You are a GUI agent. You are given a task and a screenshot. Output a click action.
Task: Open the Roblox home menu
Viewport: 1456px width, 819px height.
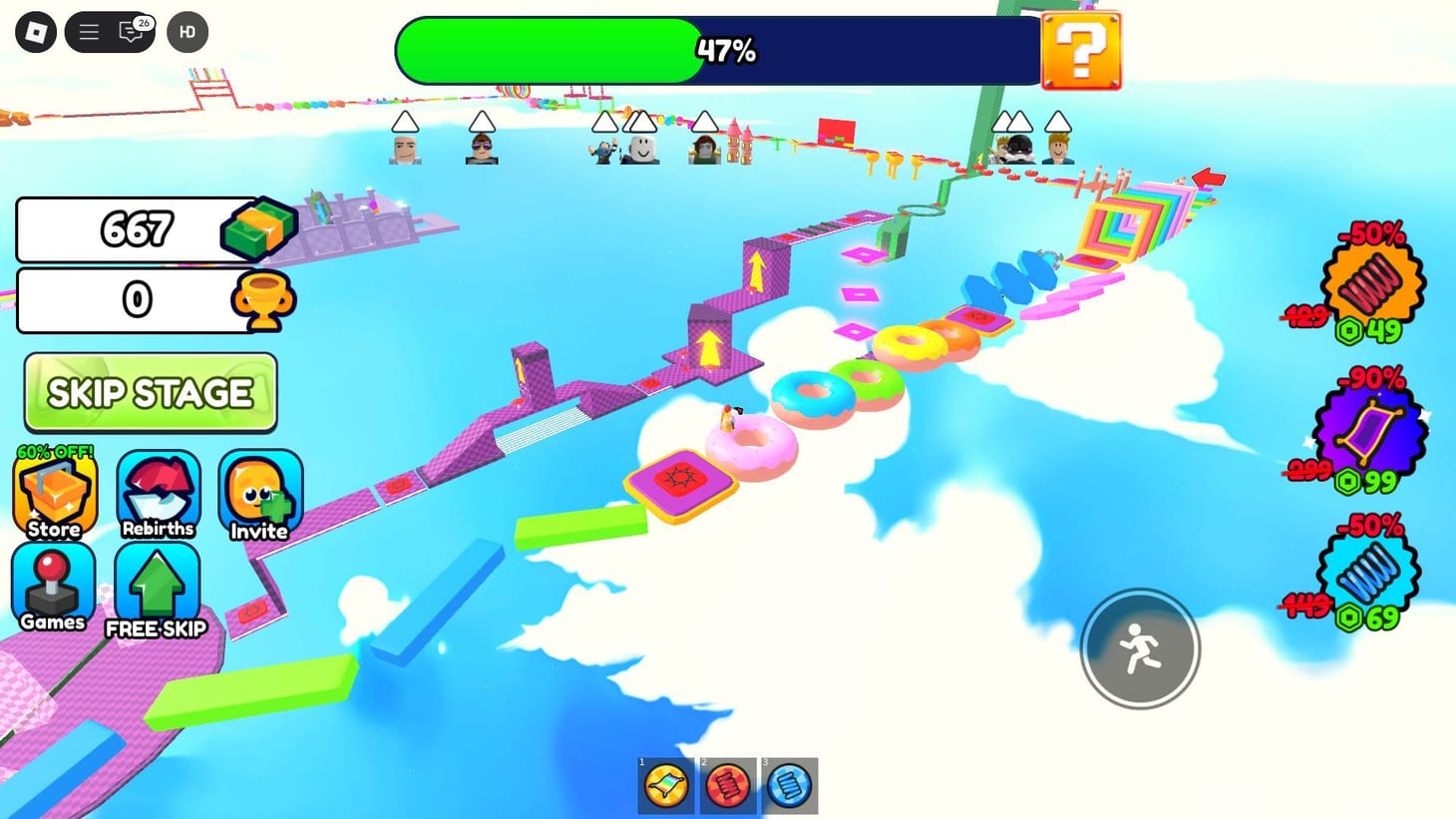pos(37,31)
